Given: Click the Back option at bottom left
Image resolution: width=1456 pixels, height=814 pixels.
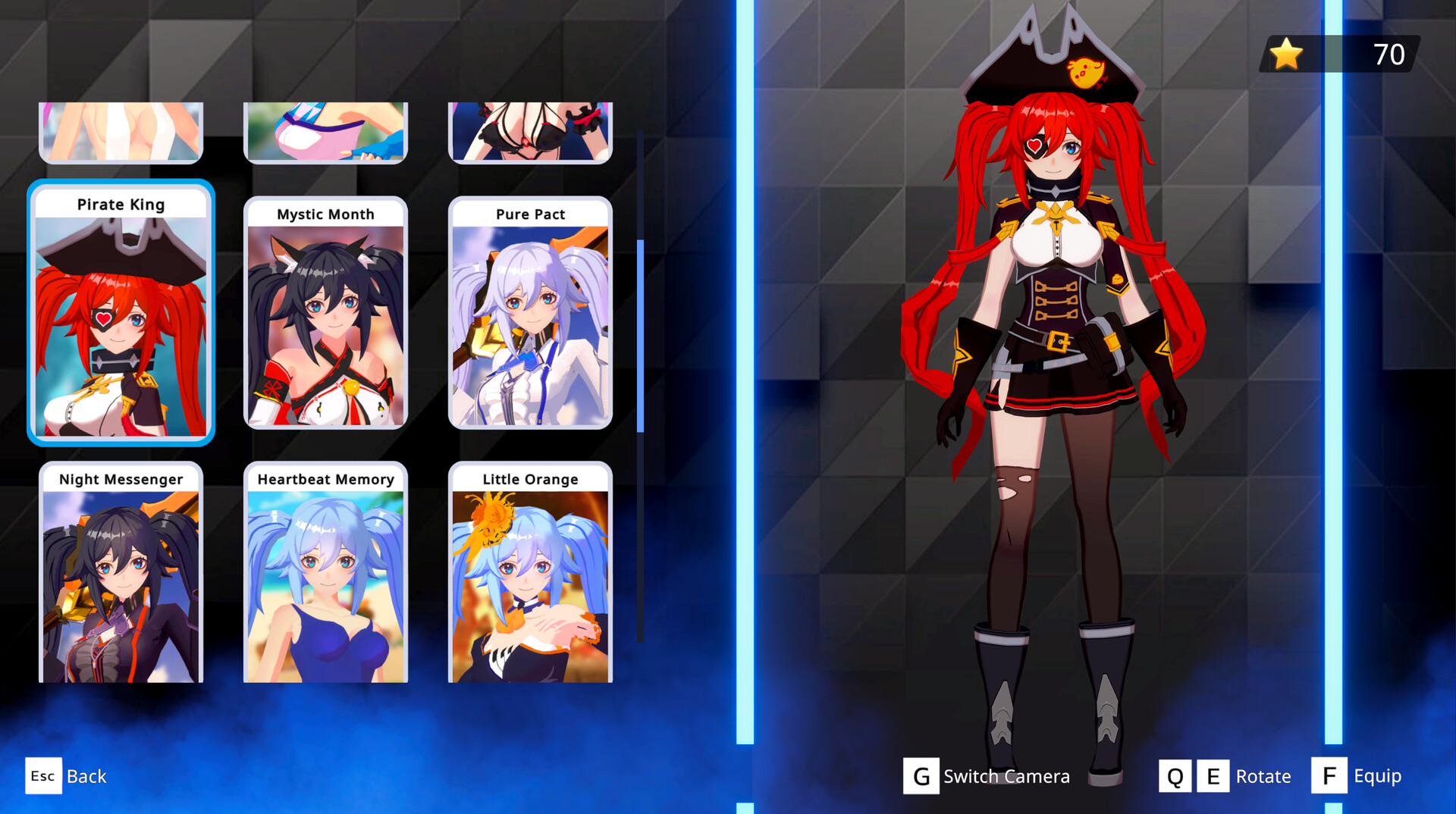Looking at the screenshot, I should pos(86,775).
